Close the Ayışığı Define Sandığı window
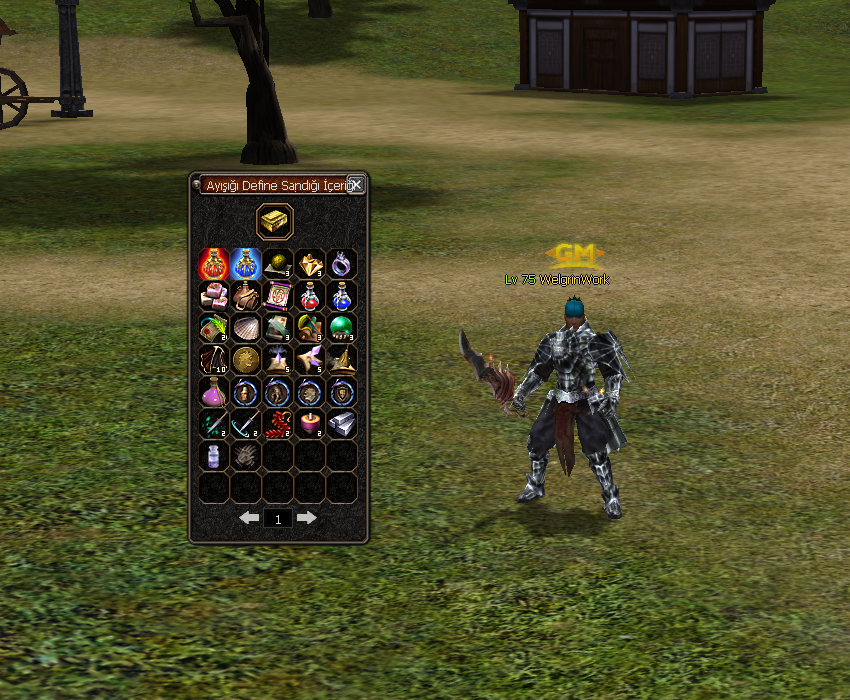 coord(355,185)
